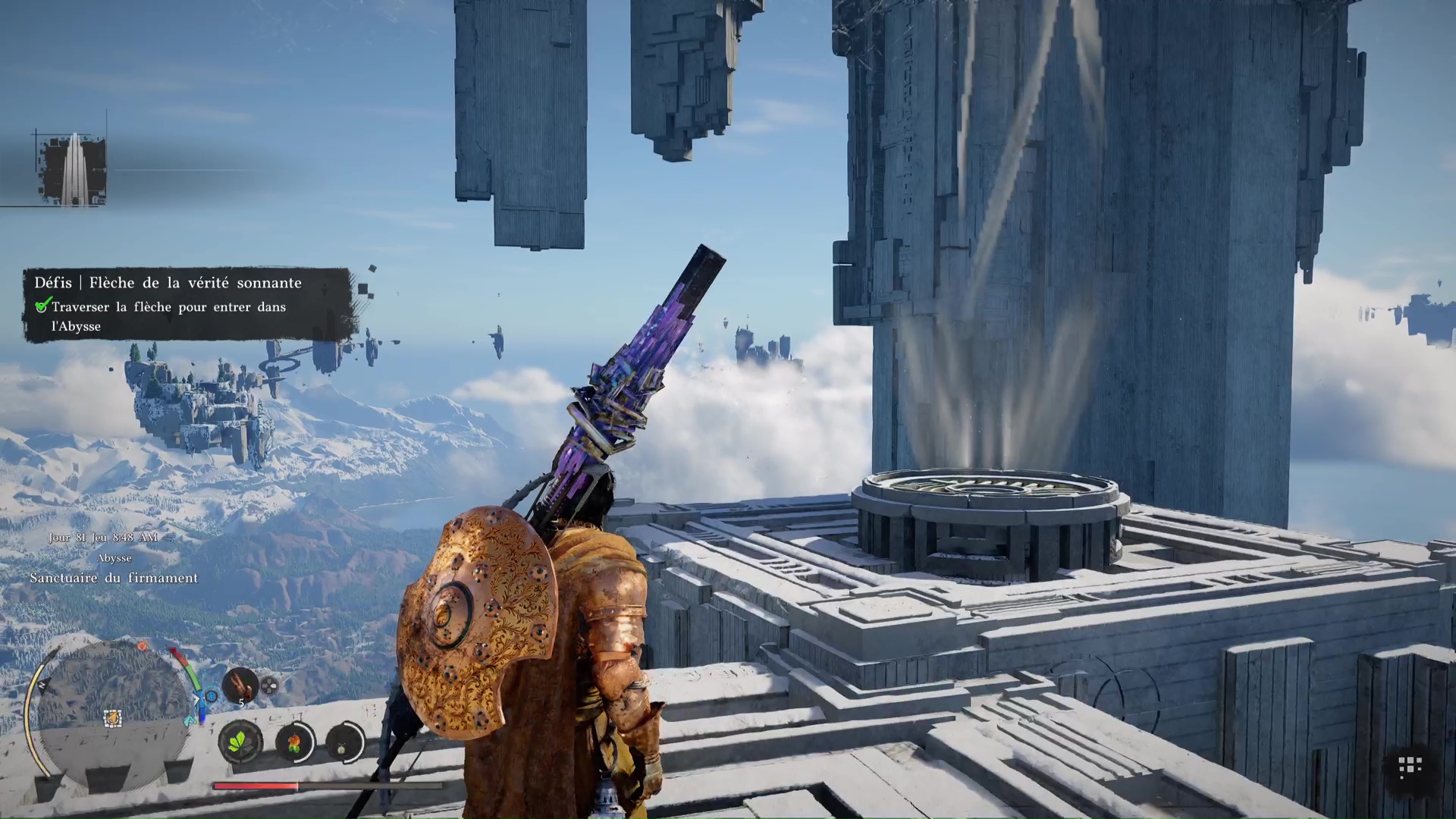This screenshot has height=819, width=1456.
Task: Select the player marker on the minimap
Action: (112, 717)
